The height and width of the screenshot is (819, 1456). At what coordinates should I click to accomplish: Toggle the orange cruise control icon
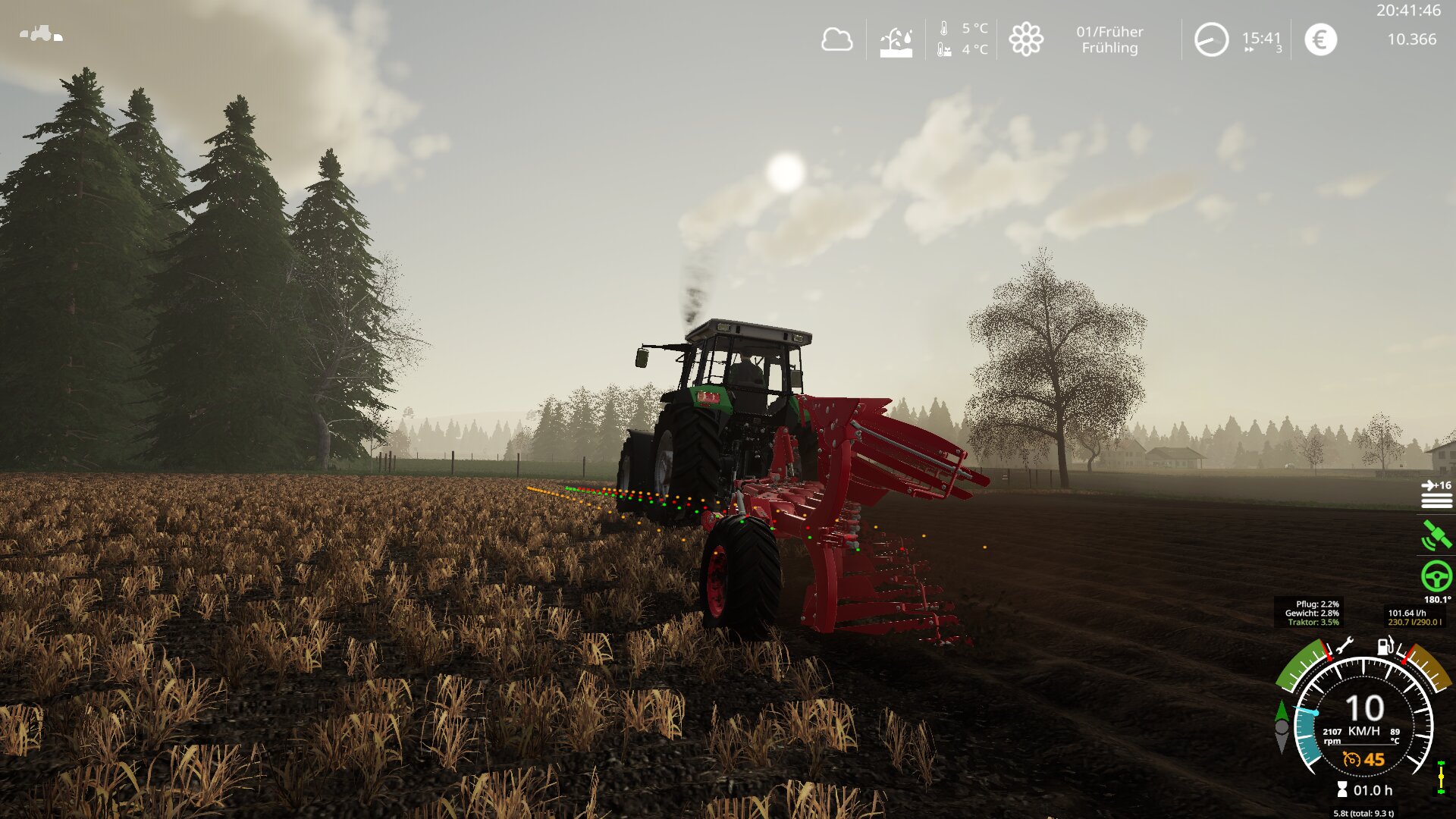(1351, 759)
